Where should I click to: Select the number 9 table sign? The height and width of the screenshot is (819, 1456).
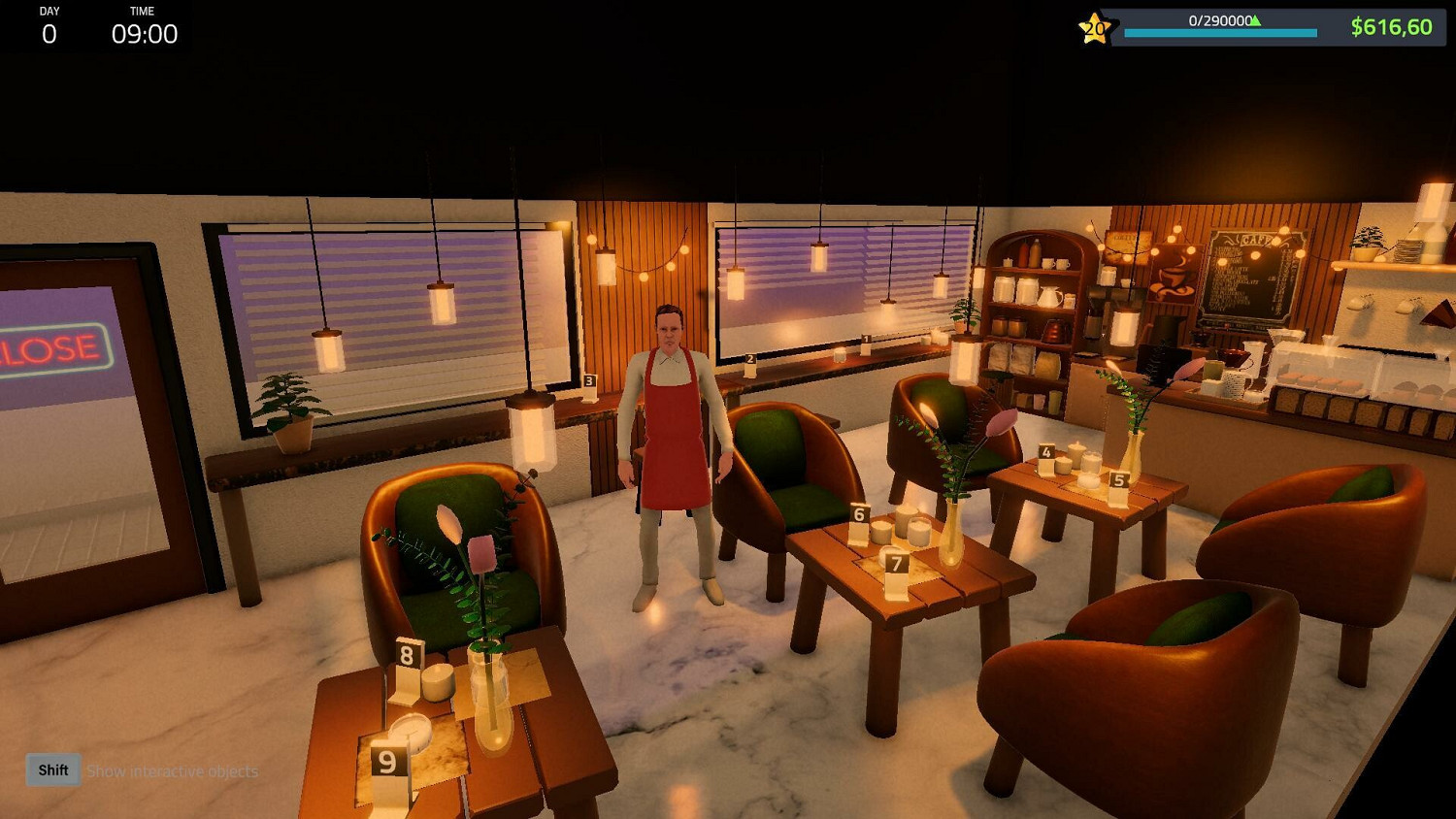386,762
